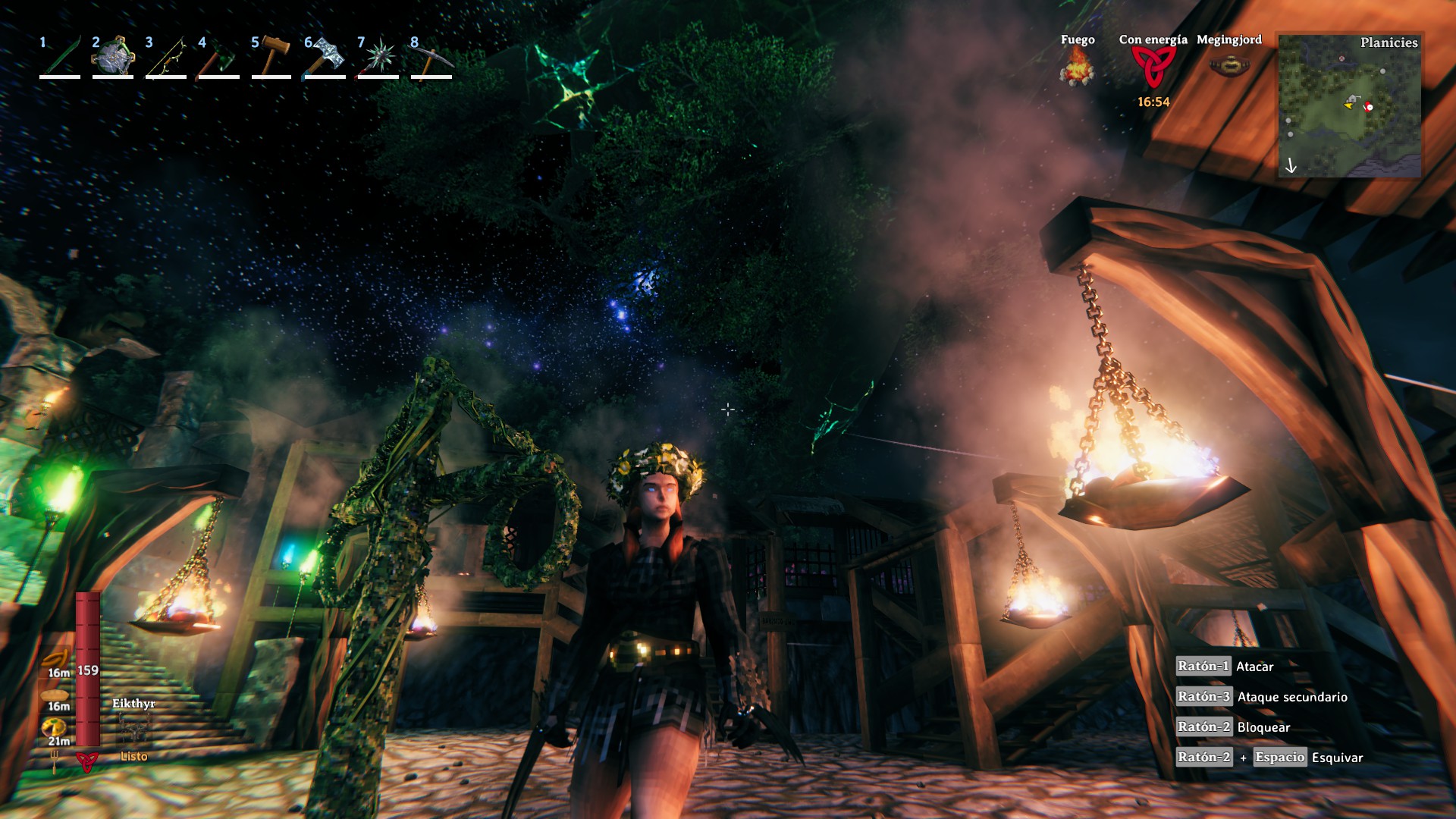Select the green-bladed axe in slot 4
This screenshot has width=1456, height=819.
(x=219, y=57)
